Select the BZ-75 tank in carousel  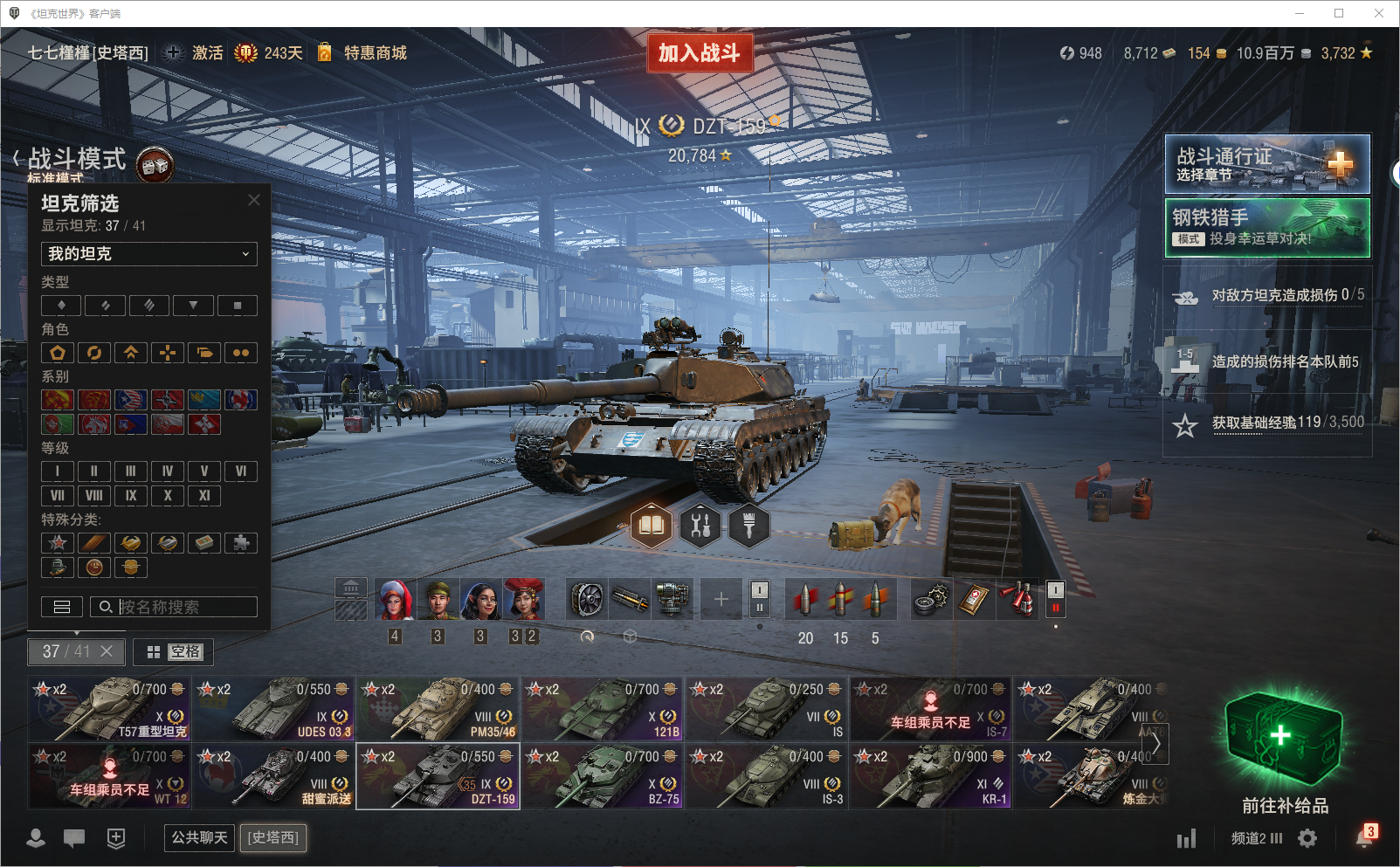pos(602,776)
